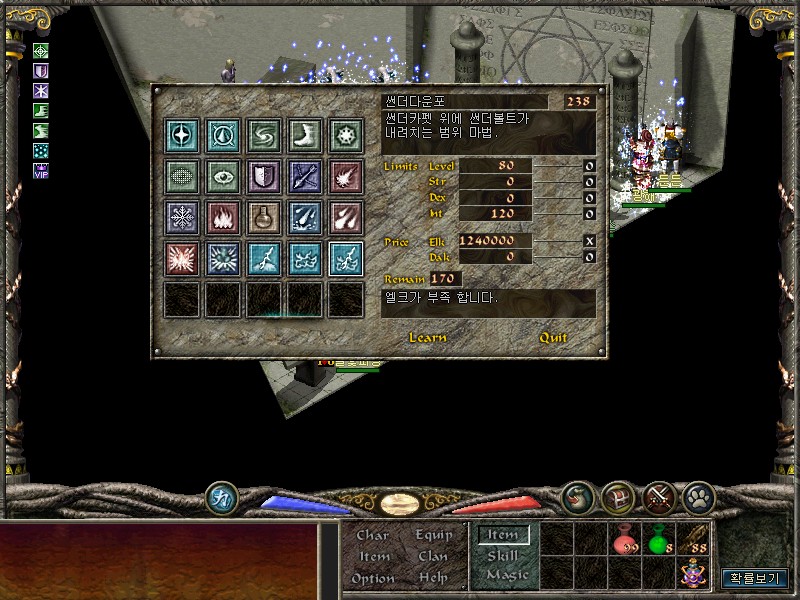This screenshot has height=600, width=800.
Task: Select the half-shield defense spell icon
Action: pos(265,176)
